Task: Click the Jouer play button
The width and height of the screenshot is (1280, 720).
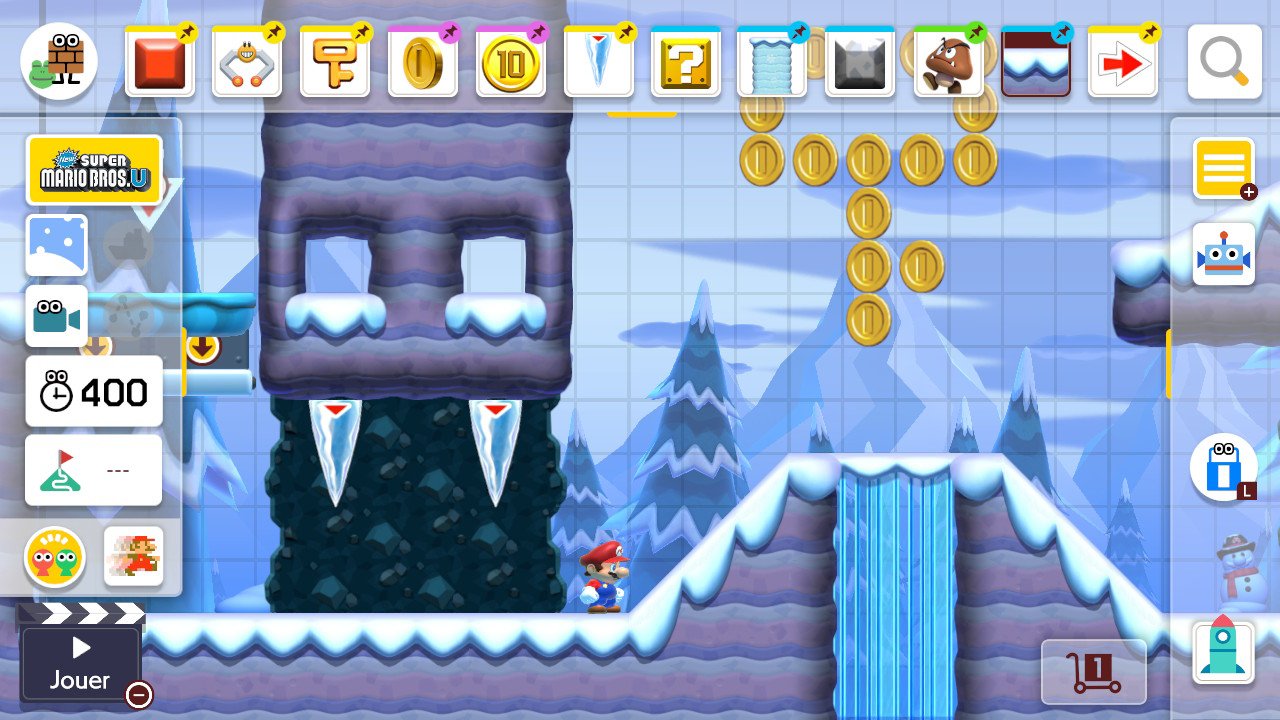Action: (x=80, y=664)
